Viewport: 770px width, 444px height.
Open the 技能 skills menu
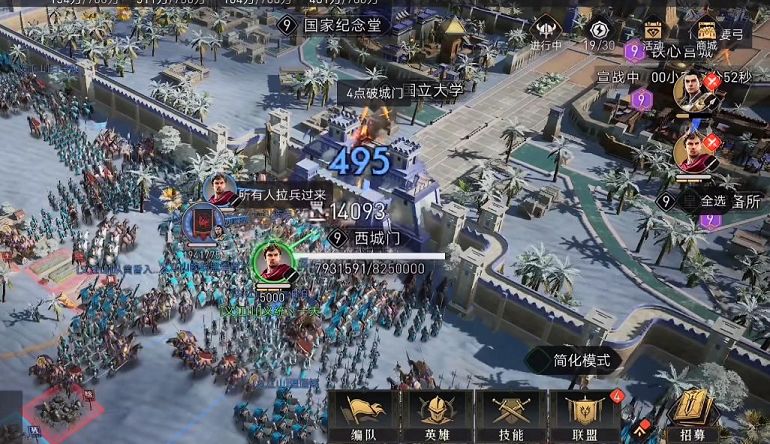click(511, 415)
